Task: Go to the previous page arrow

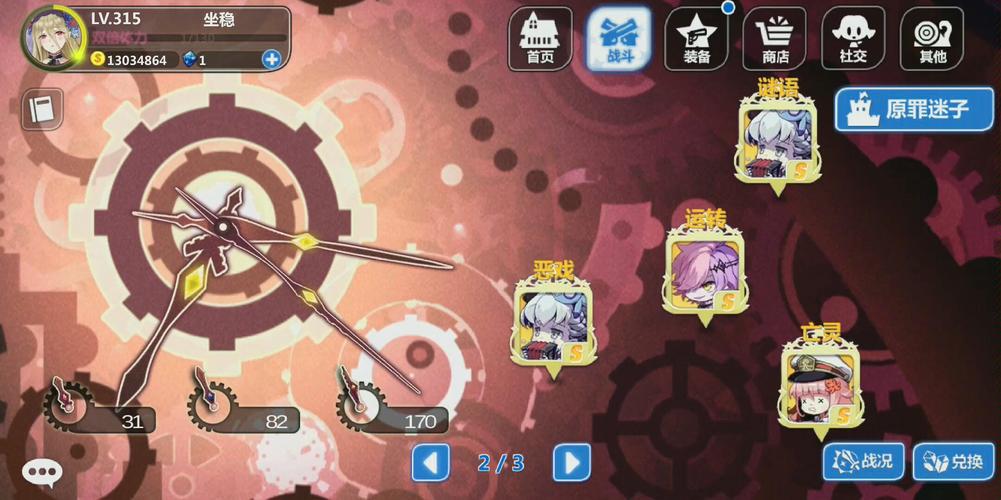Action: [431, 462]
